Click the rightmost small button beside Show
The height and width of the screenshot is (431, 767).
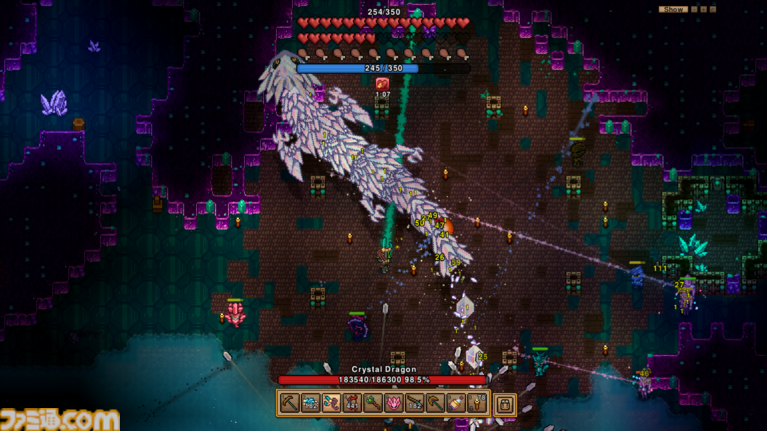point(713,9)
